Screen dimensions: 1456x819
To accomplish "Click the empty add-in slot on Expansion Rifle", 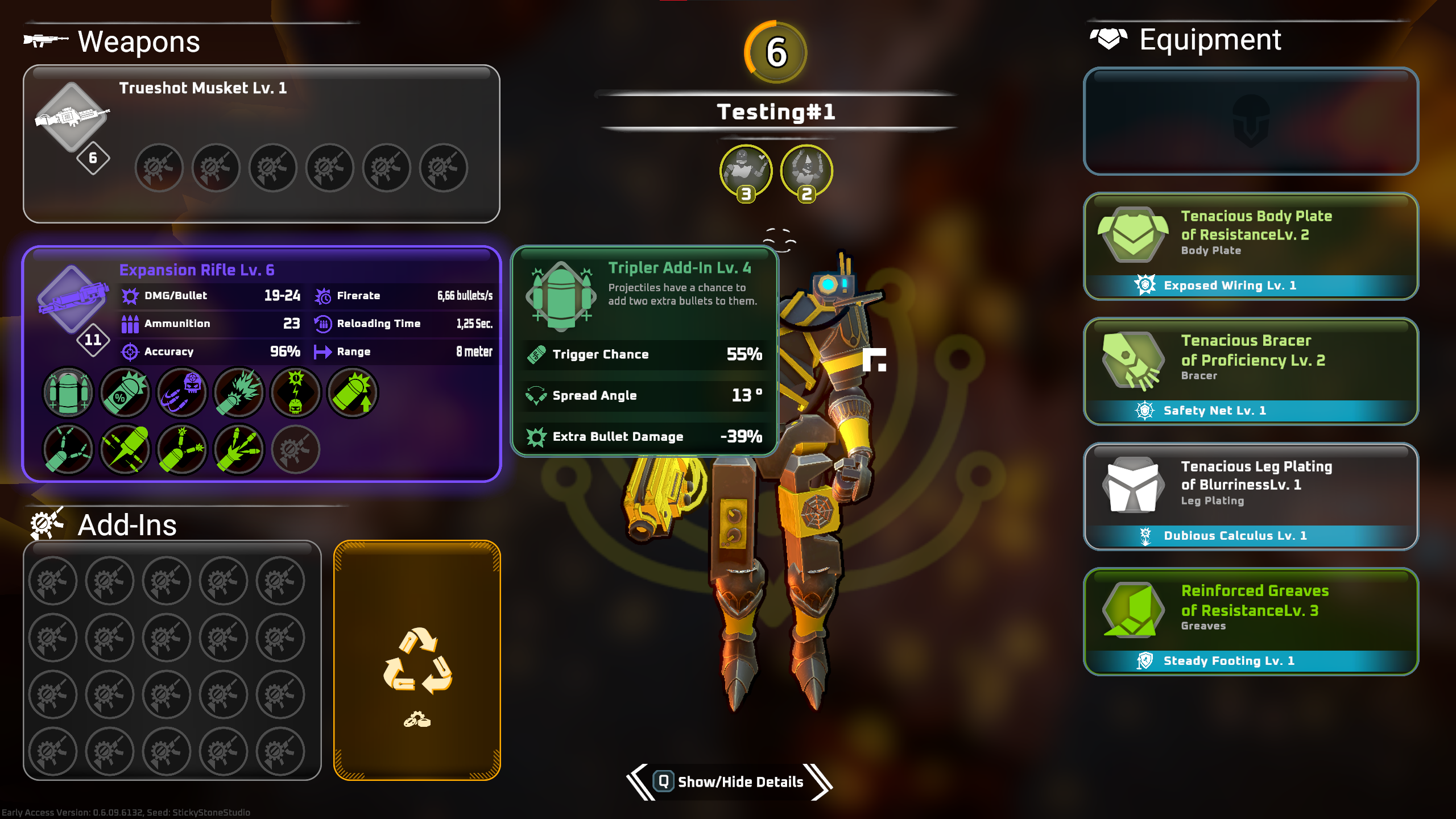I will pyautogui.click(x=296, y=449).
